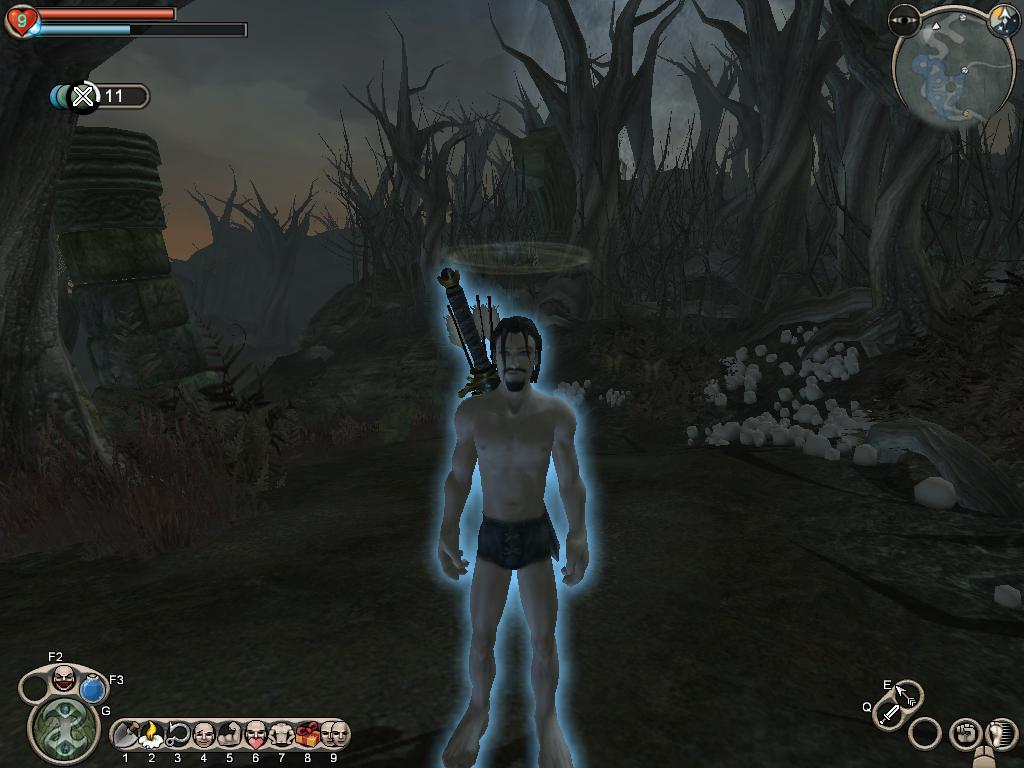This screenshot has width=1024, height=768.
Task: Click the day-night compass dial
Action: pos(1002,19)
